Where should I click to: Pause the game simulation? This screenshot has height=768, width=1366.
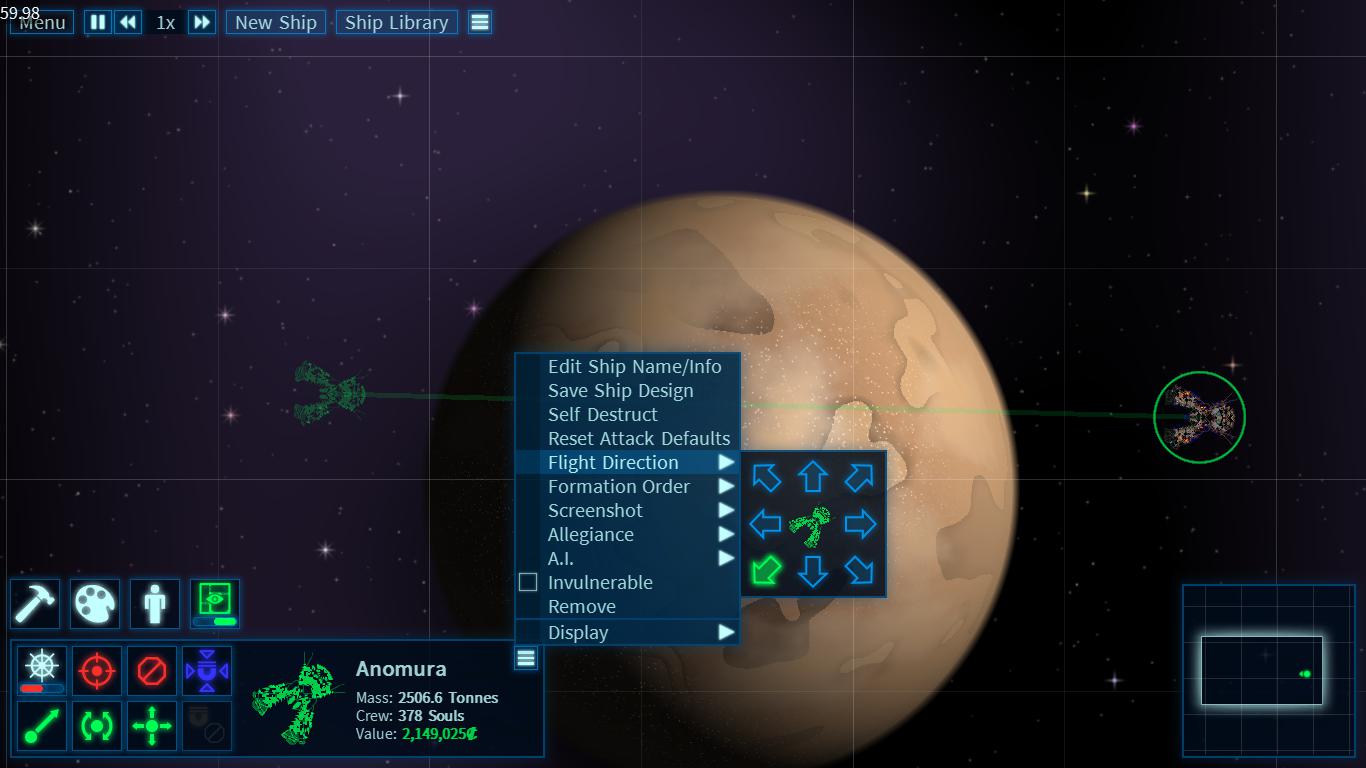pyautogui.click(x=98, y=22)
